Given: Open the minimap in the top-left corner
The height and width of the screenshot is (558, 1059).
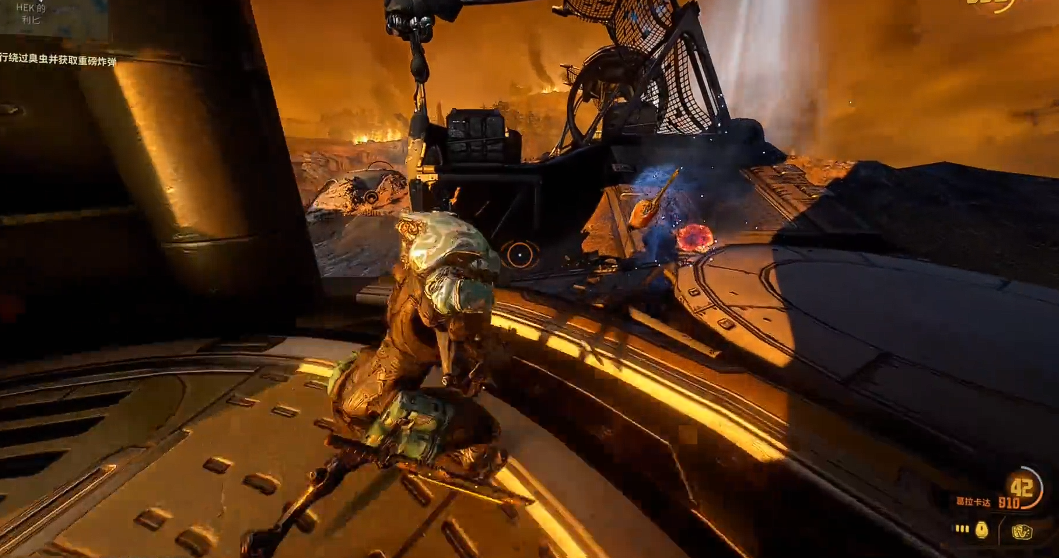Looking at the screenshot, I should click(54, 19).
